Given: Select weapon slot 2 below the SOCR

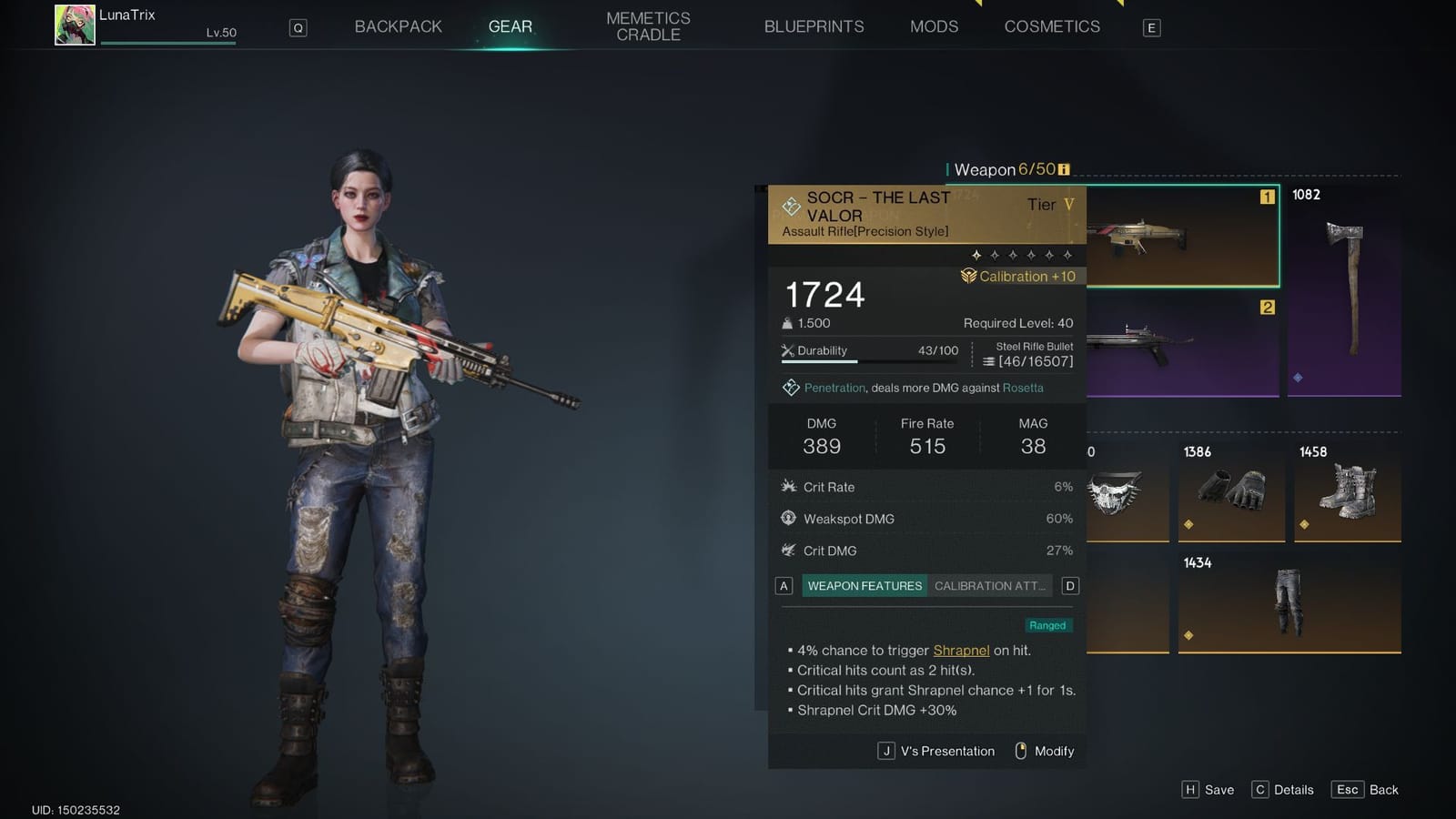Looking at the screenshot, I should 1183,350.
